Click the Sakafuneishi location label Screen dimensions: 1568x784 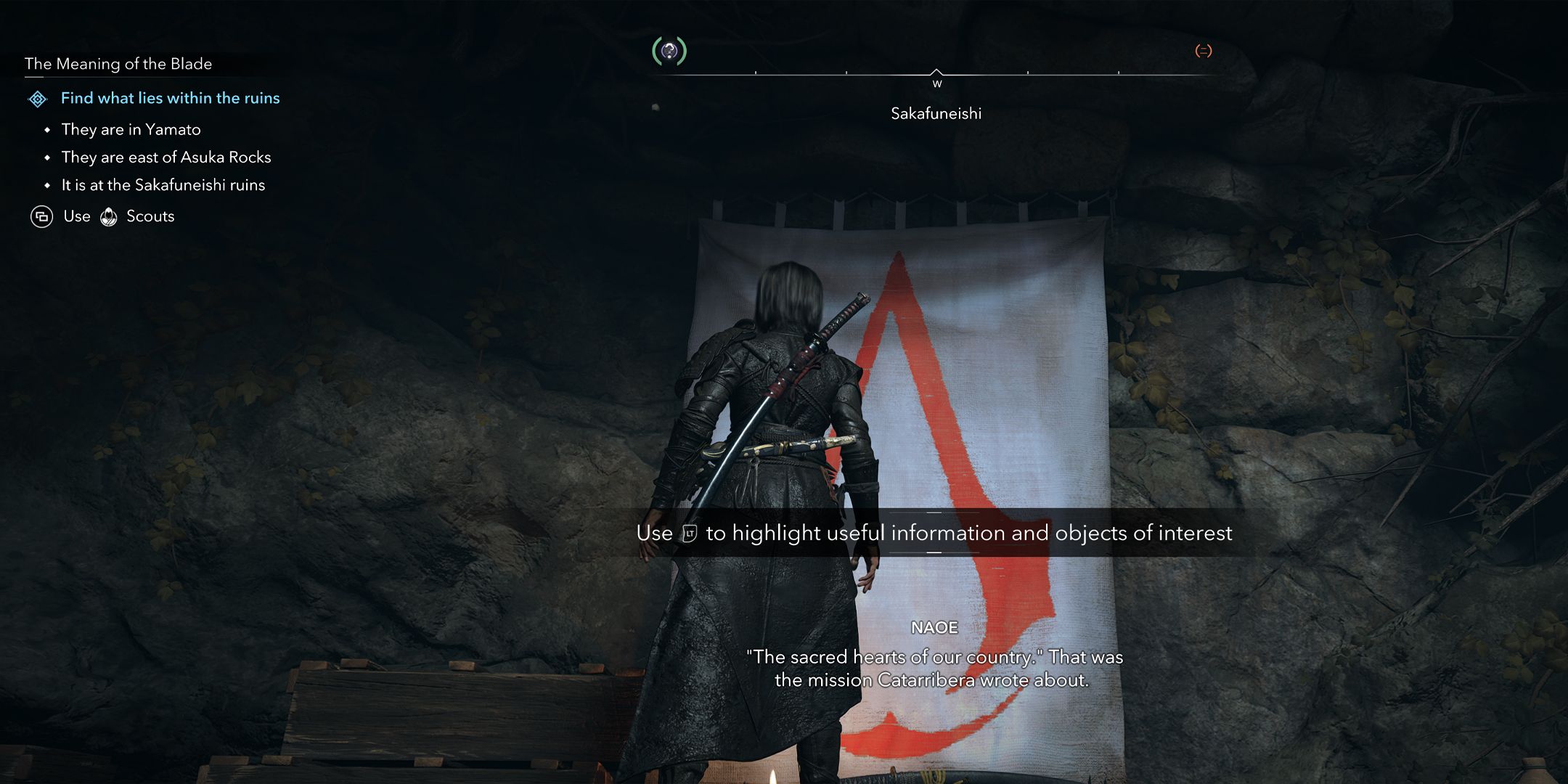point(936,113)
